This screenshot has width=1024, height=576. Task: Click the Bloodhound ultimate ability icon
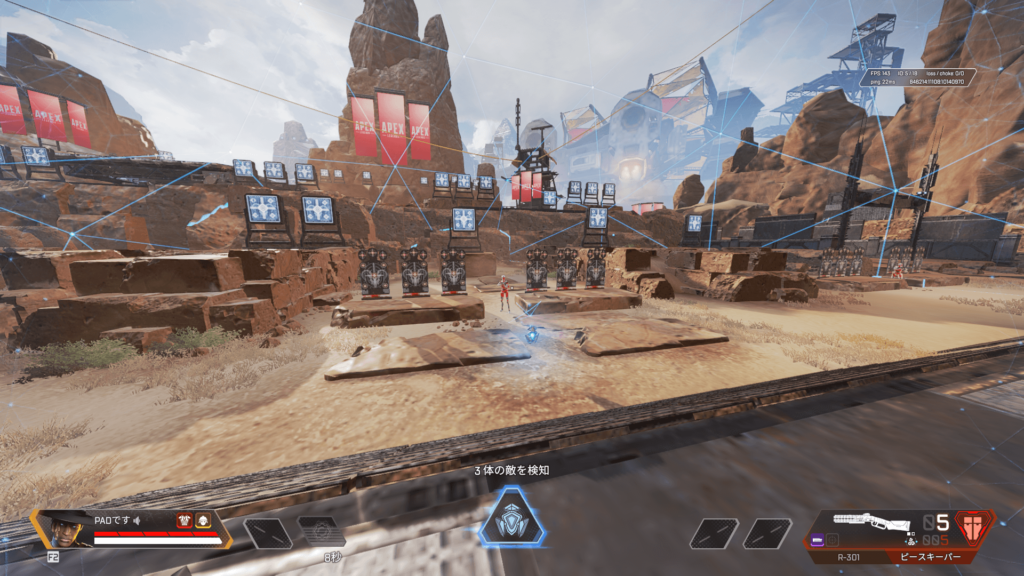tap(510, 519)
